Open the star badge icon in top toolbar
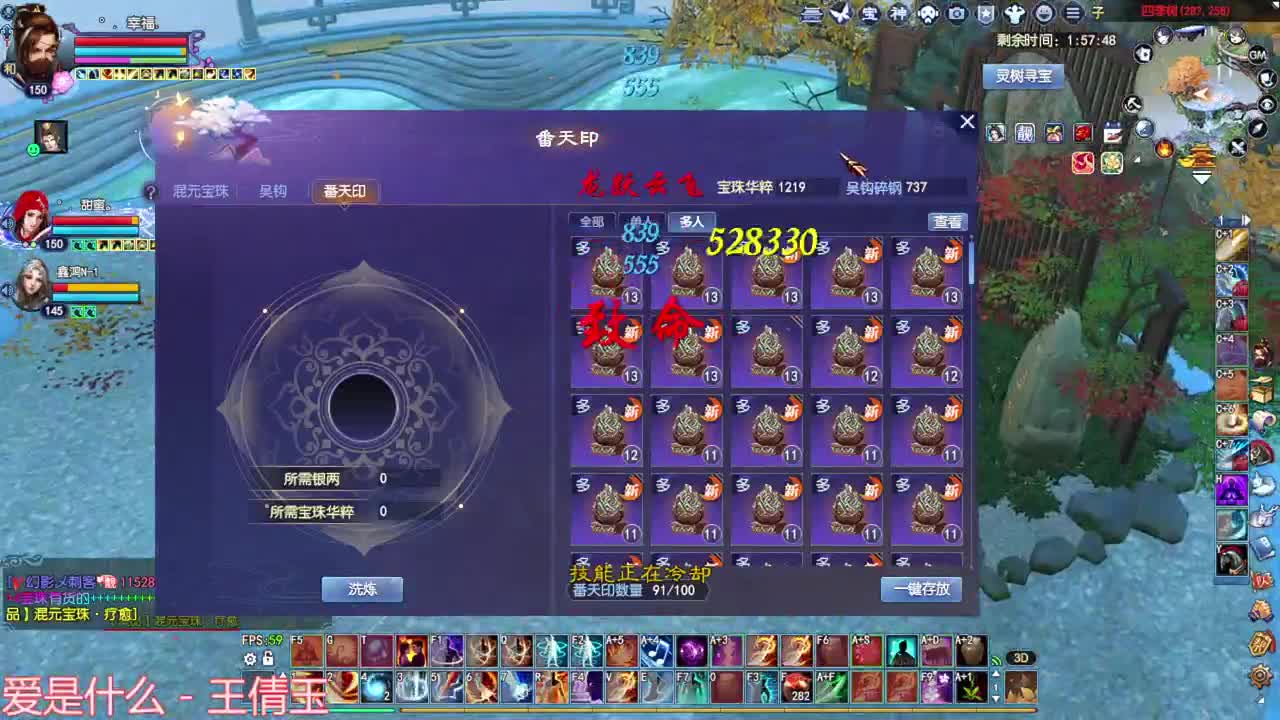 point(986,13)
